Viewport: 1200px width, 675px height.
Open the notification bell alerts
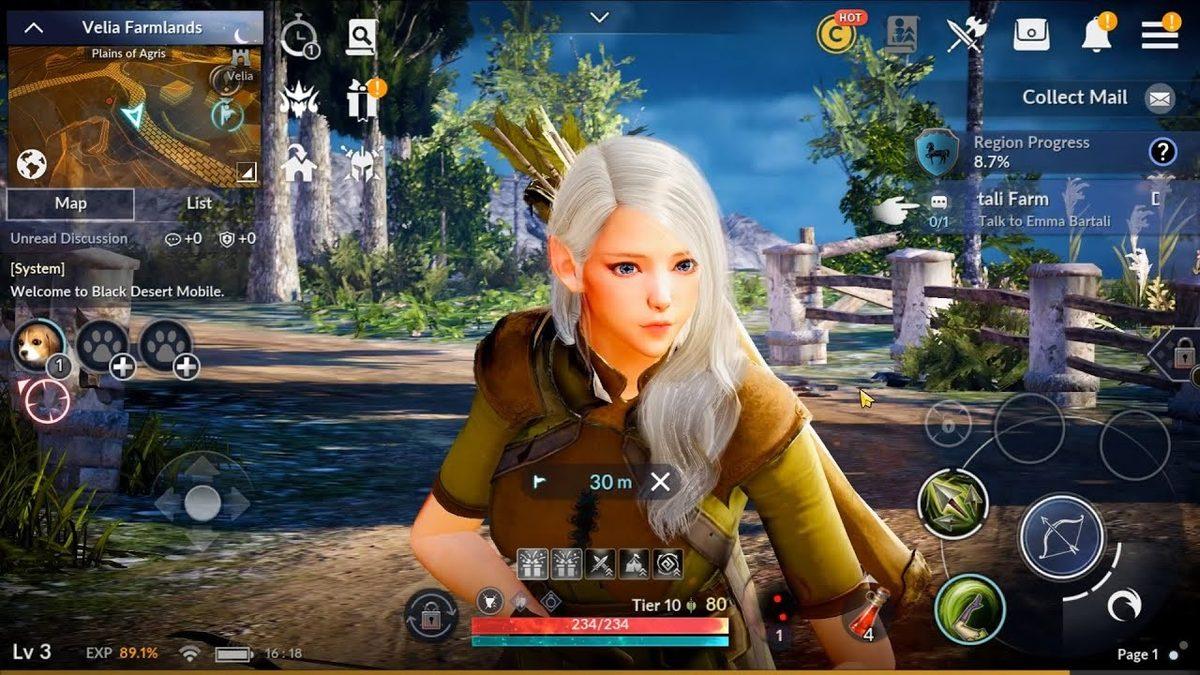[x=1096, y=34]
